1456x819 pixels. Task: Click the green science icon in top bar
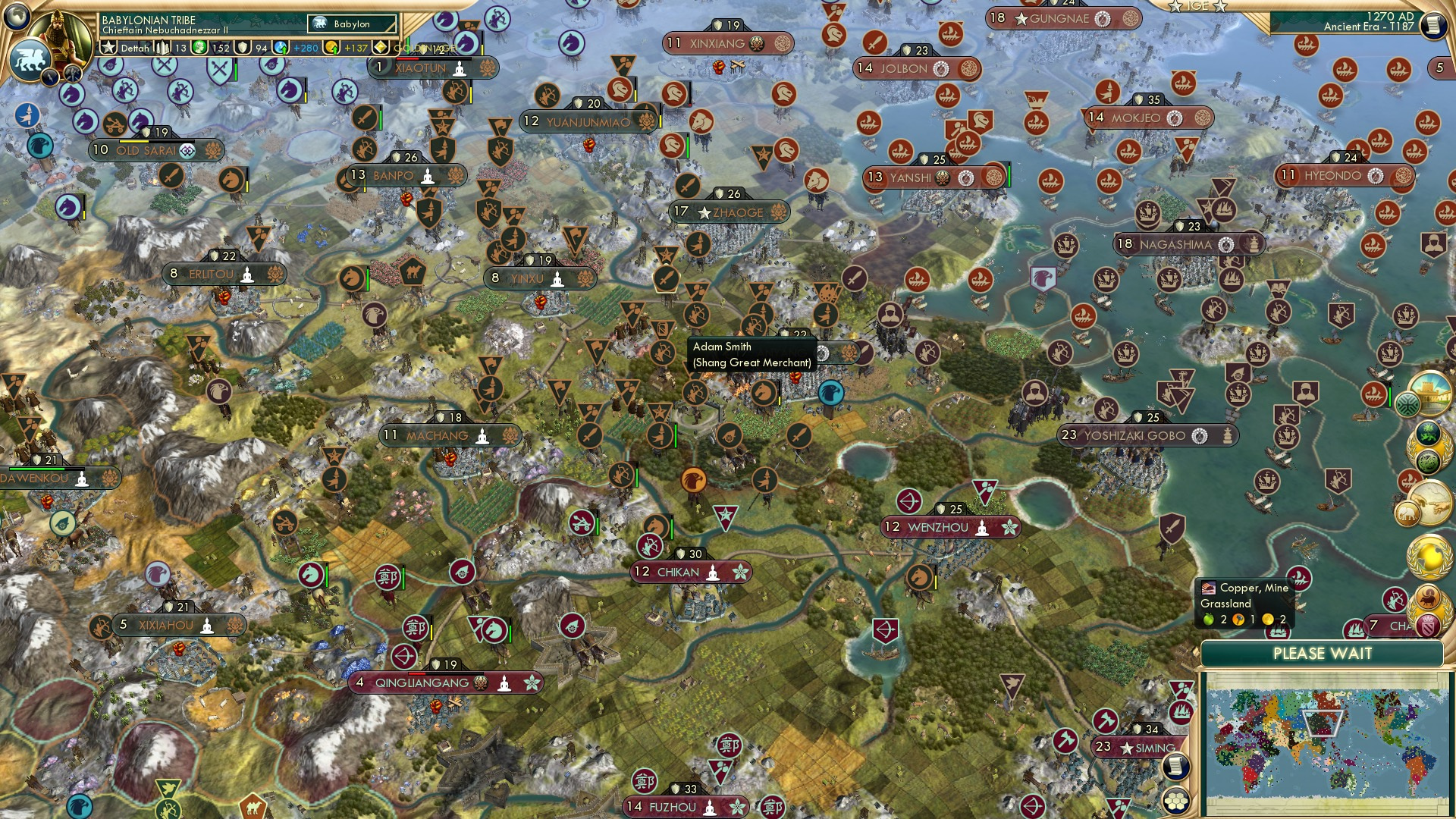pos(199,49)
